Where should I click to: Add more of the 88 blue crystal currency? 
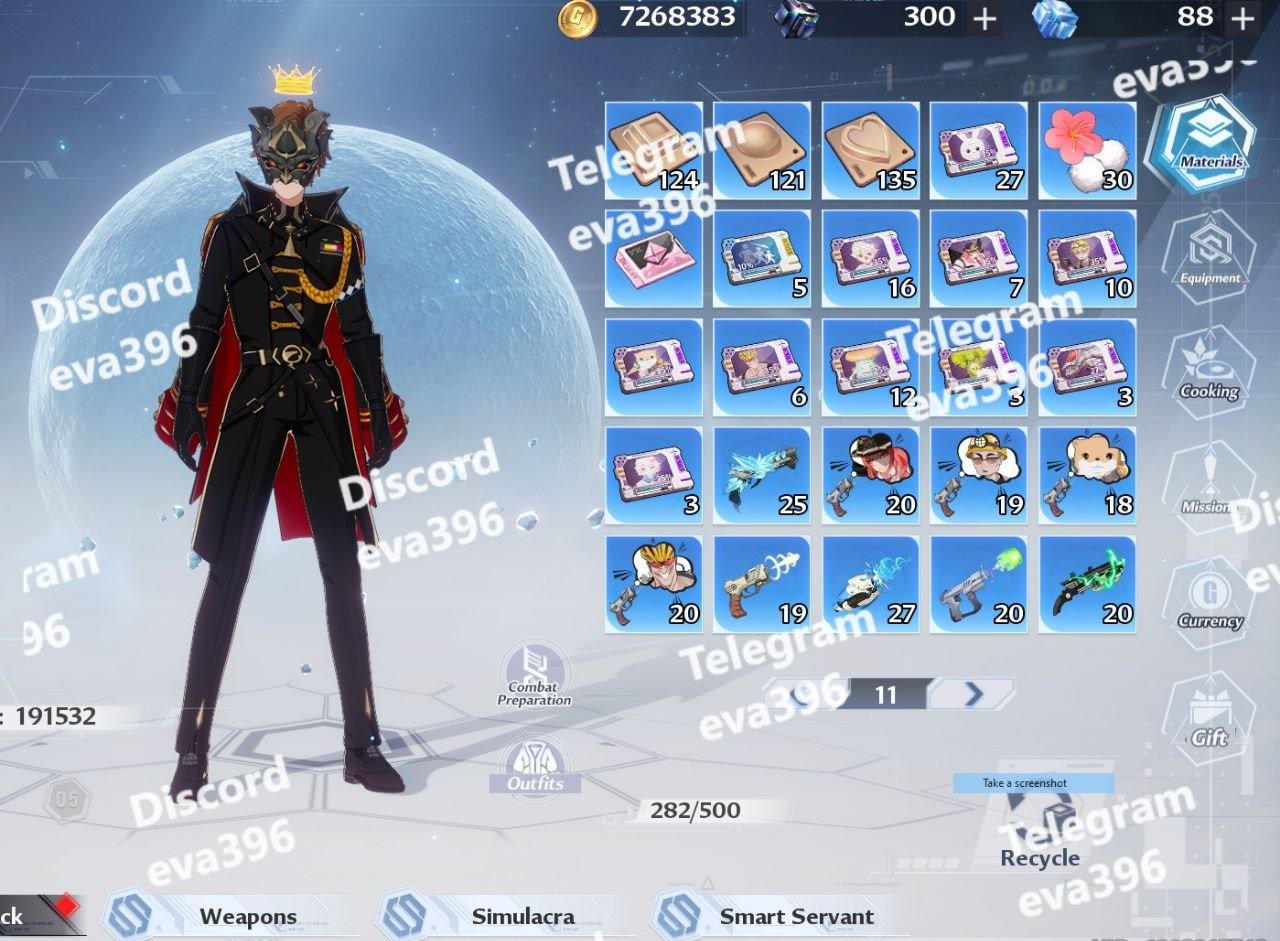1242,18
